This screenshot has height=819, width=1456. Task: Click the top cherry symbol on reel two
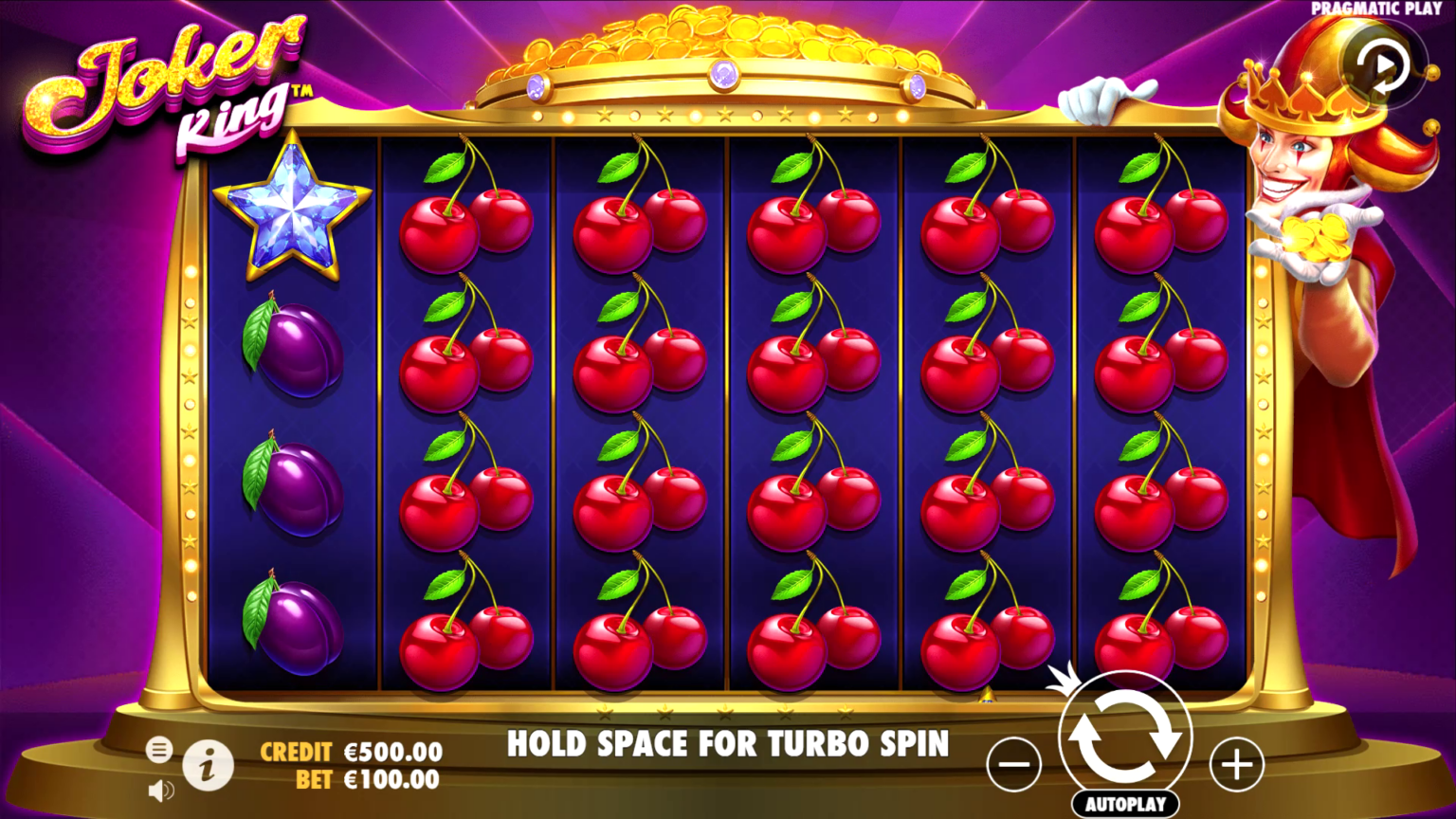pos(464,213)
